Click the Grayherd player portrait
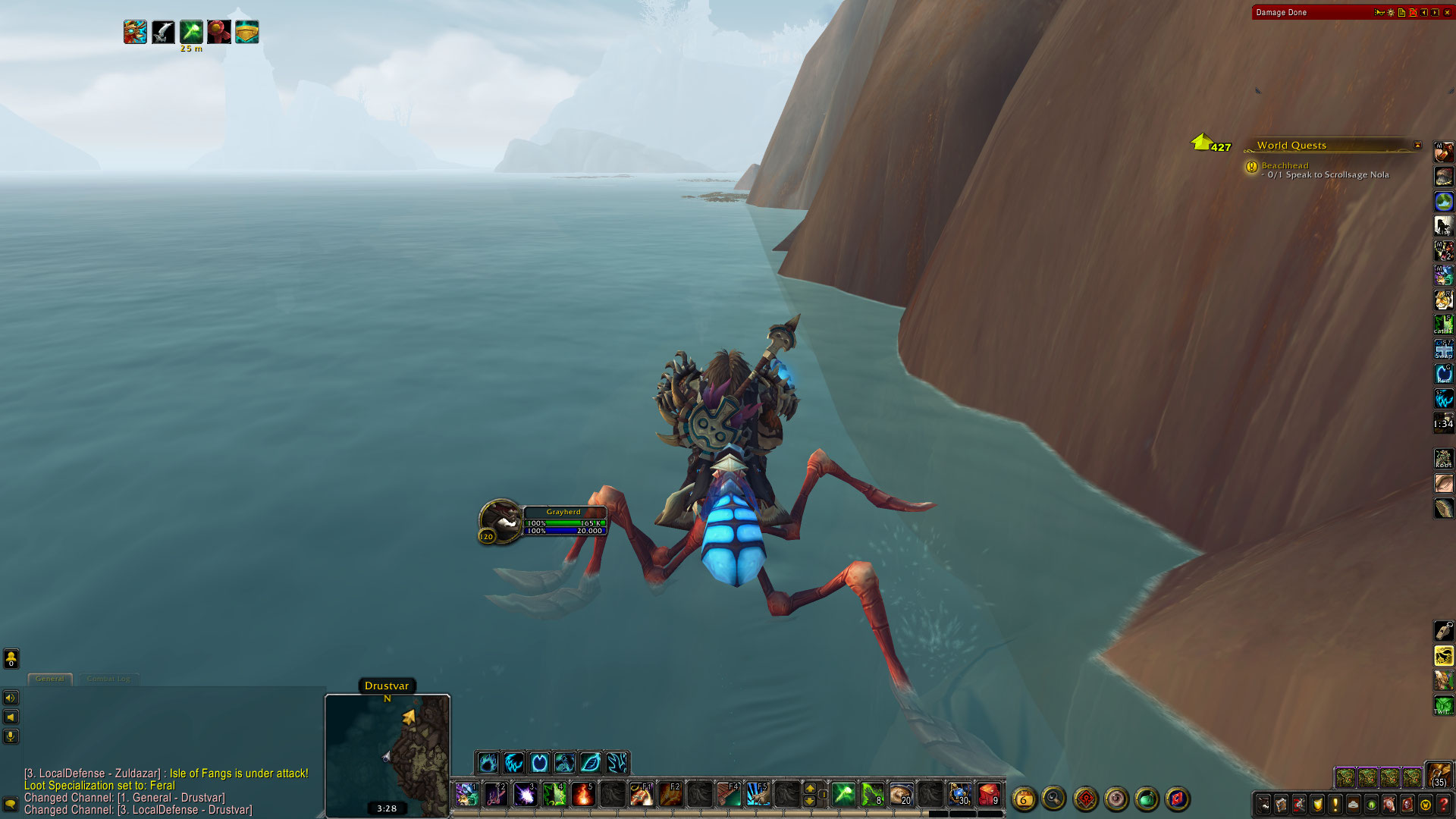Viewport: 1456px width, 819px height. [x=500, y=520]
